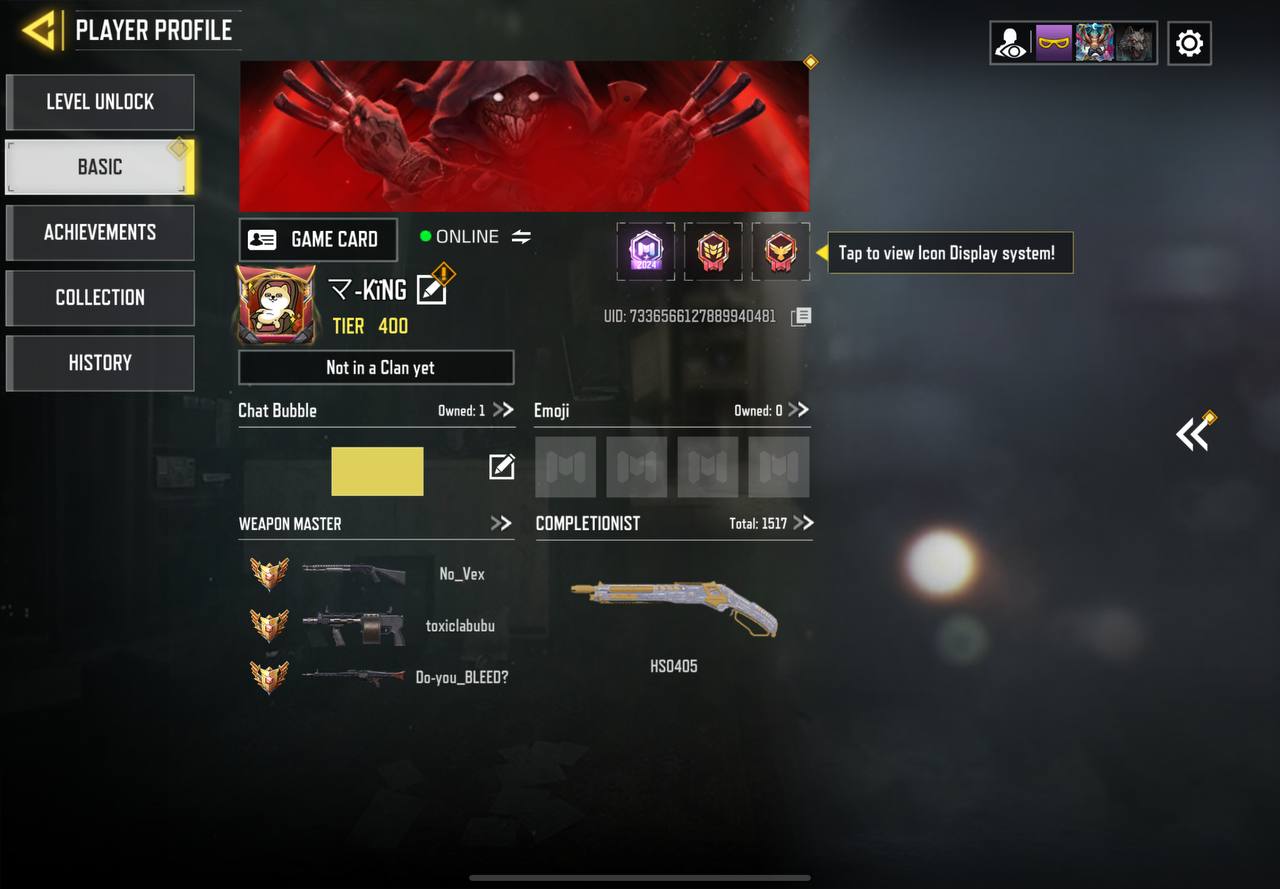View the History tab
1280x889 pixels.
[100, 362]
